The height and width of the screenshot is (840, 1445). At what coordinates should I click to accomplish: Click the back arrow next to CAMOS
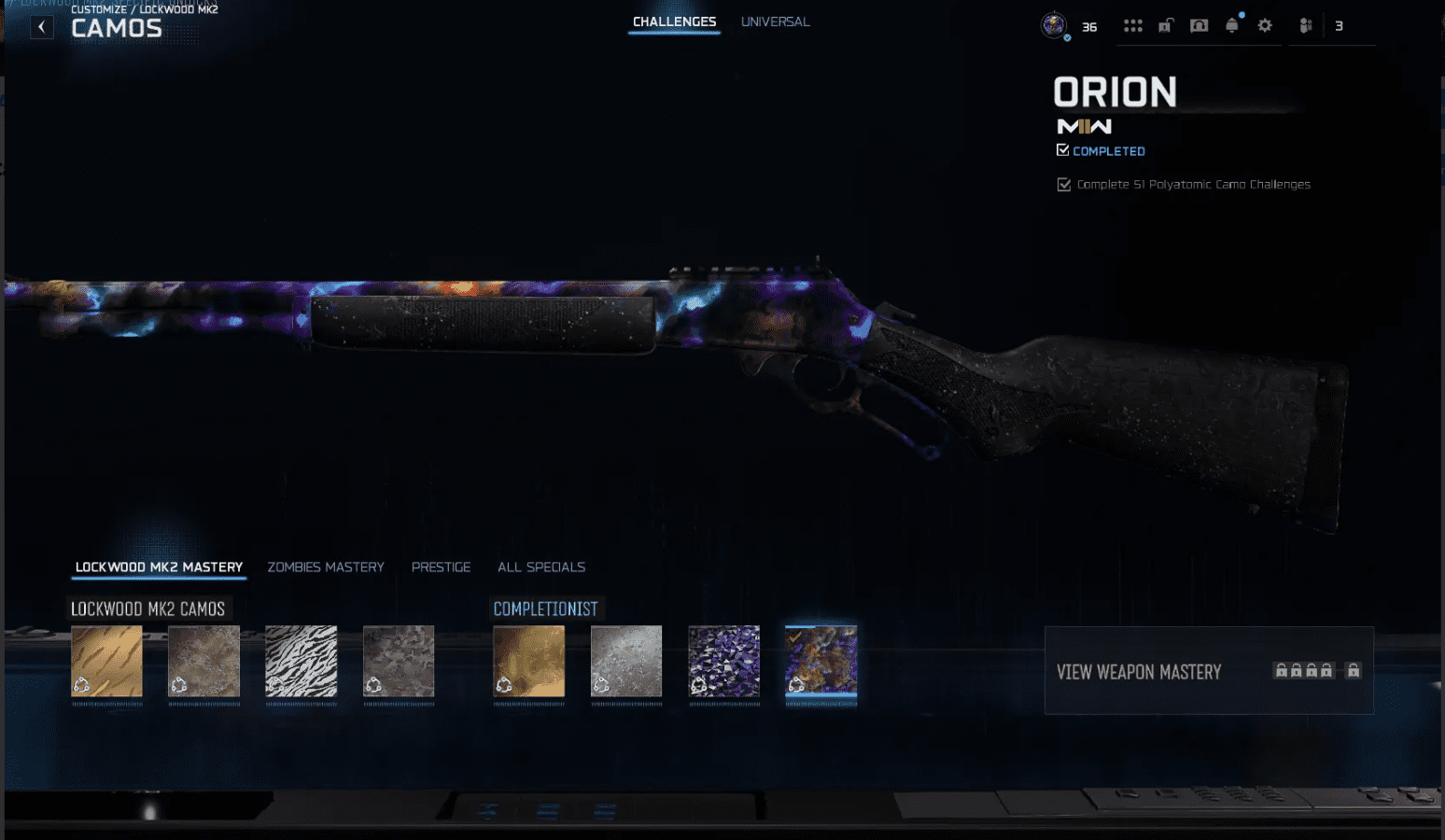[x=42, y=26]
